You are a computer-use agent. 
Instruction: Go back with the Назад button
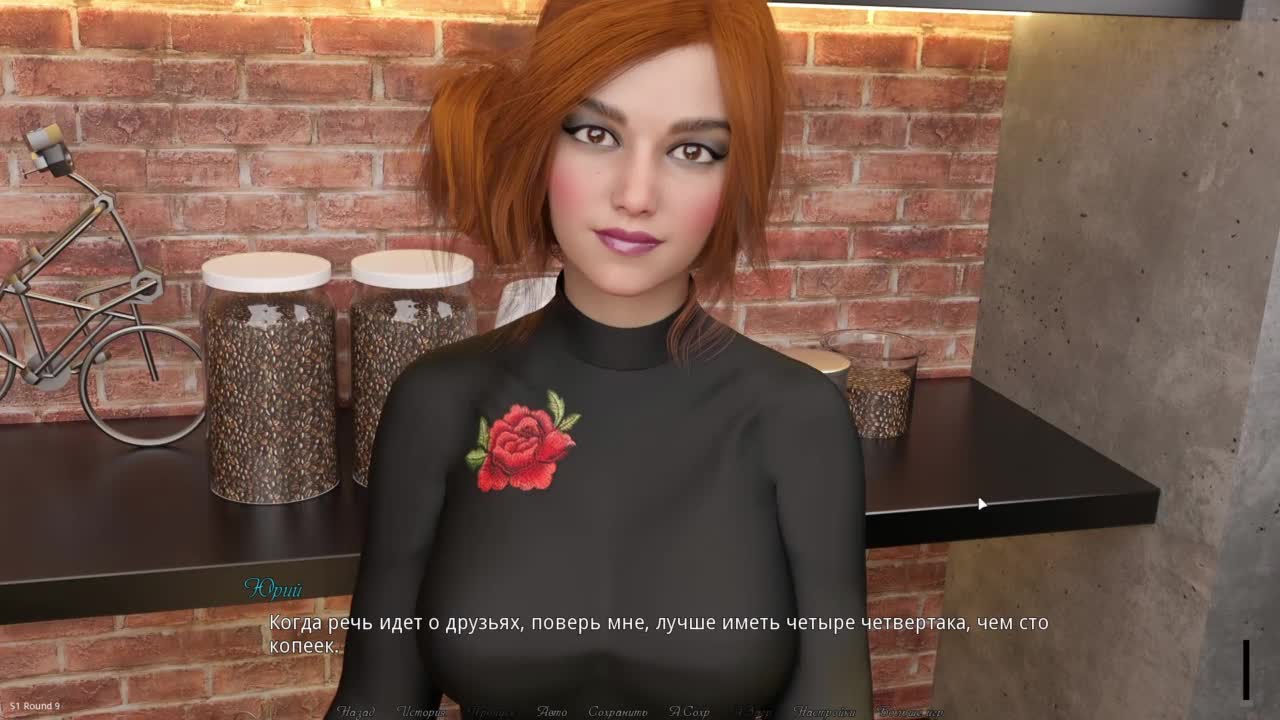click(x=356, y=712)
